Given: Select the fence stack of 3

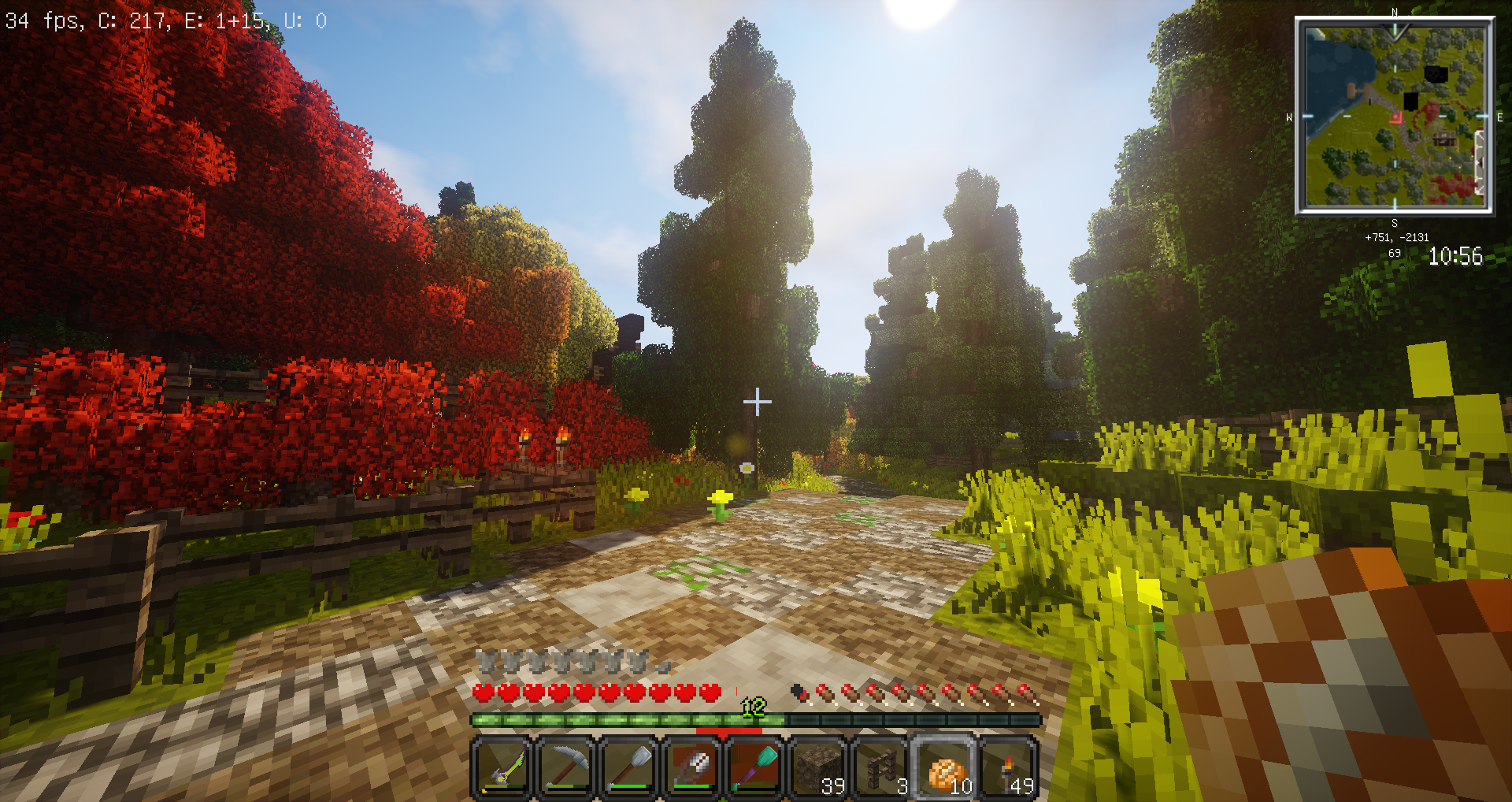Looking at the screenshot, I should 880,767.
